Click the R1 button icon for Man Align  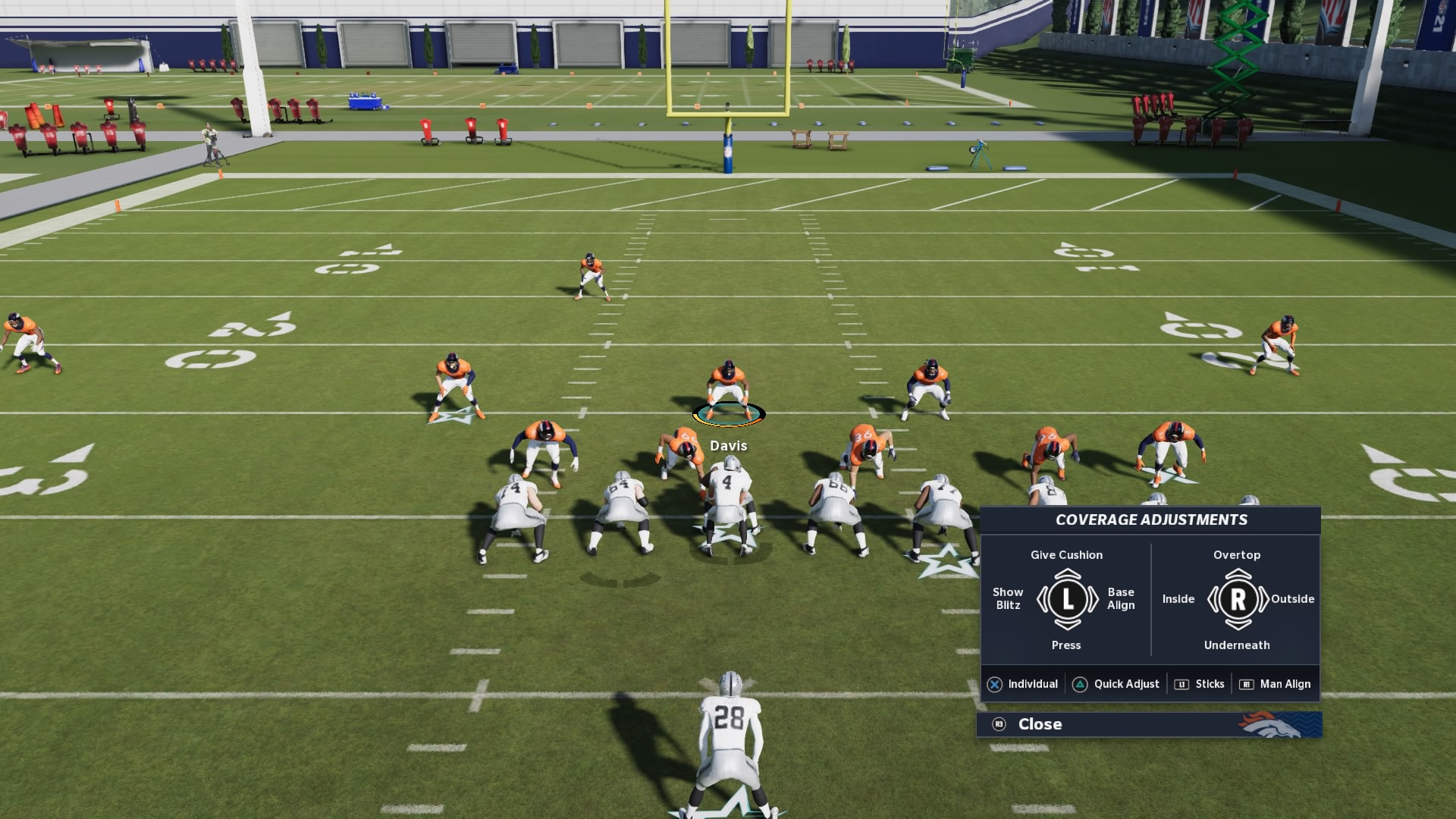pos(1247,683)
